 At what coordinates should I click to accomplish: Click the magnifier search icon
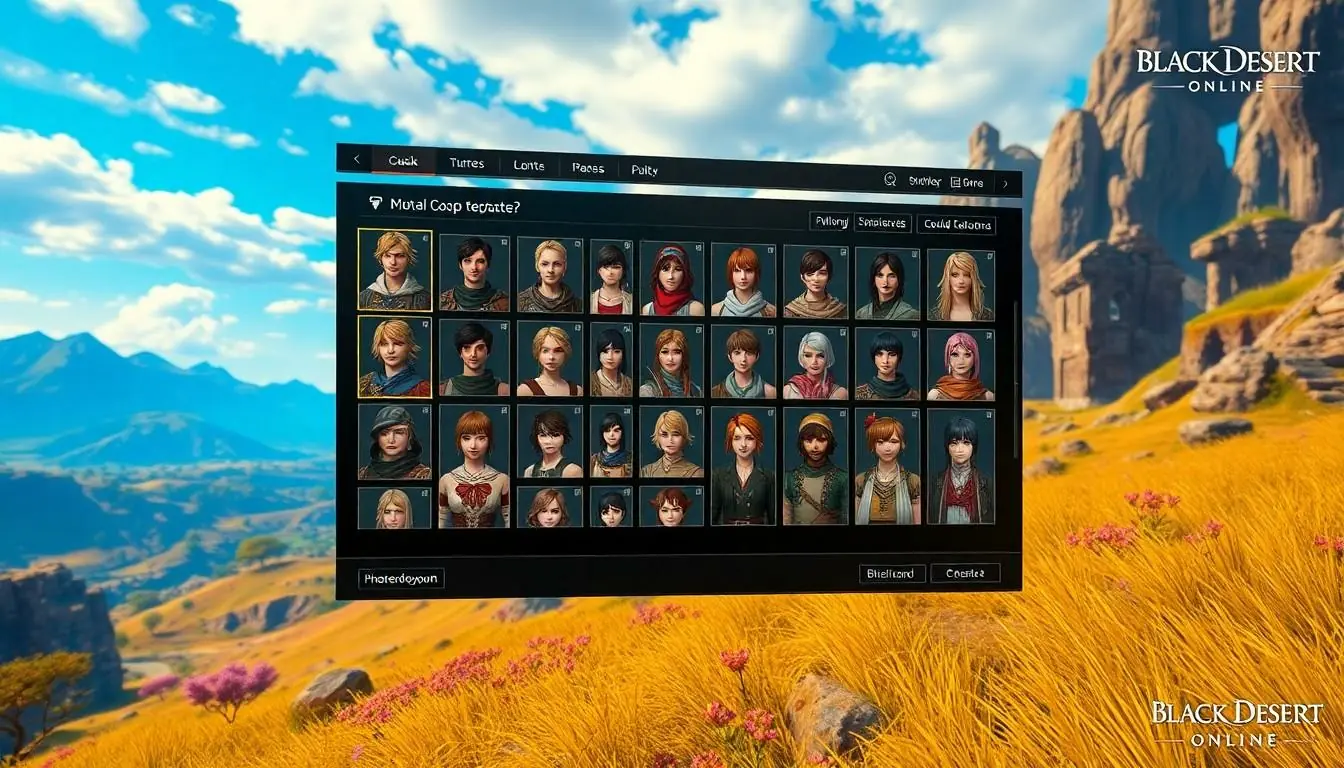[x=890, y=180]
